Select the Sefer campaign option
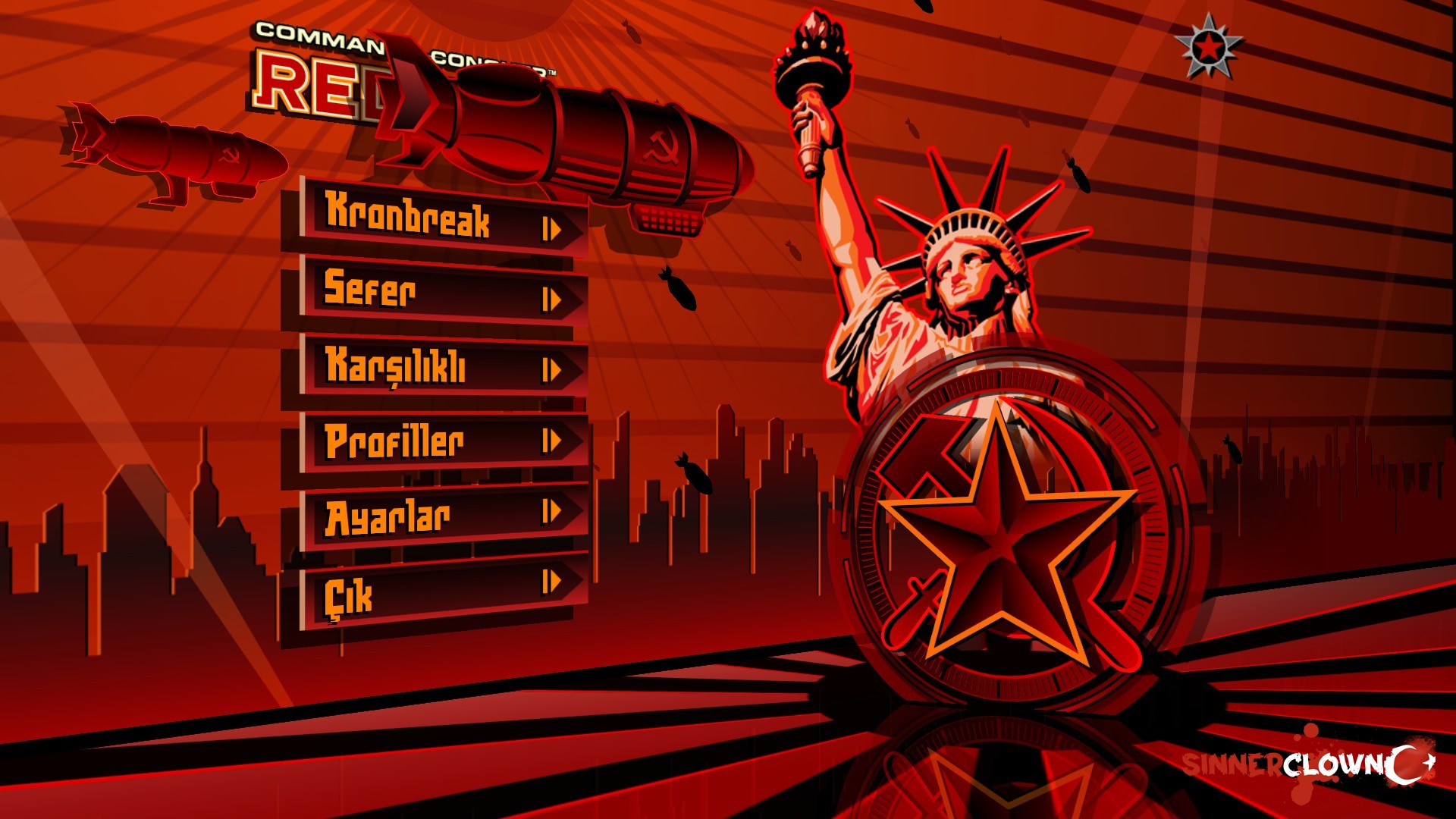The height and width of the screenshot is (819, 1456). click(x=442, y=292)
